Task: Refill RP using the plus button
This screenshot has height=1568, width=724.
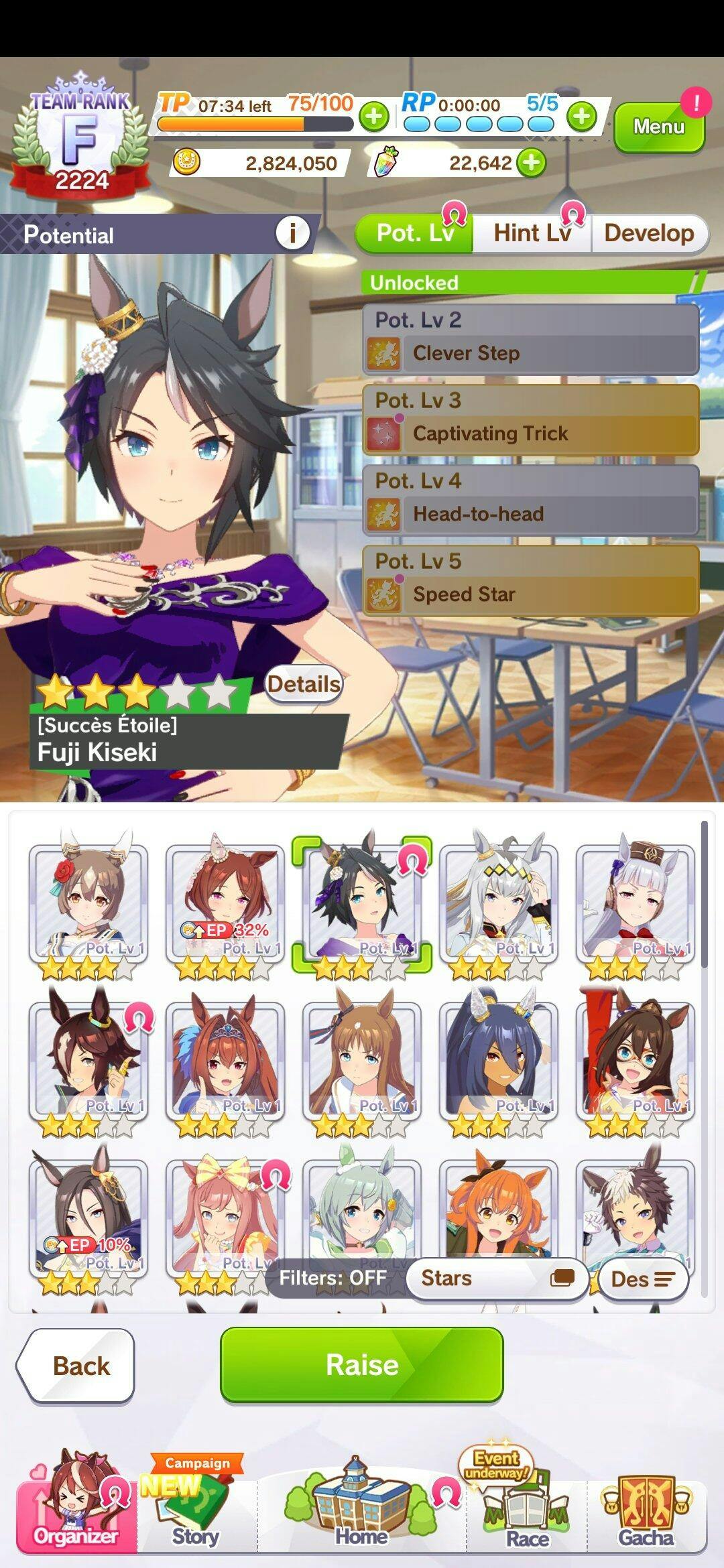Action: 581,117
